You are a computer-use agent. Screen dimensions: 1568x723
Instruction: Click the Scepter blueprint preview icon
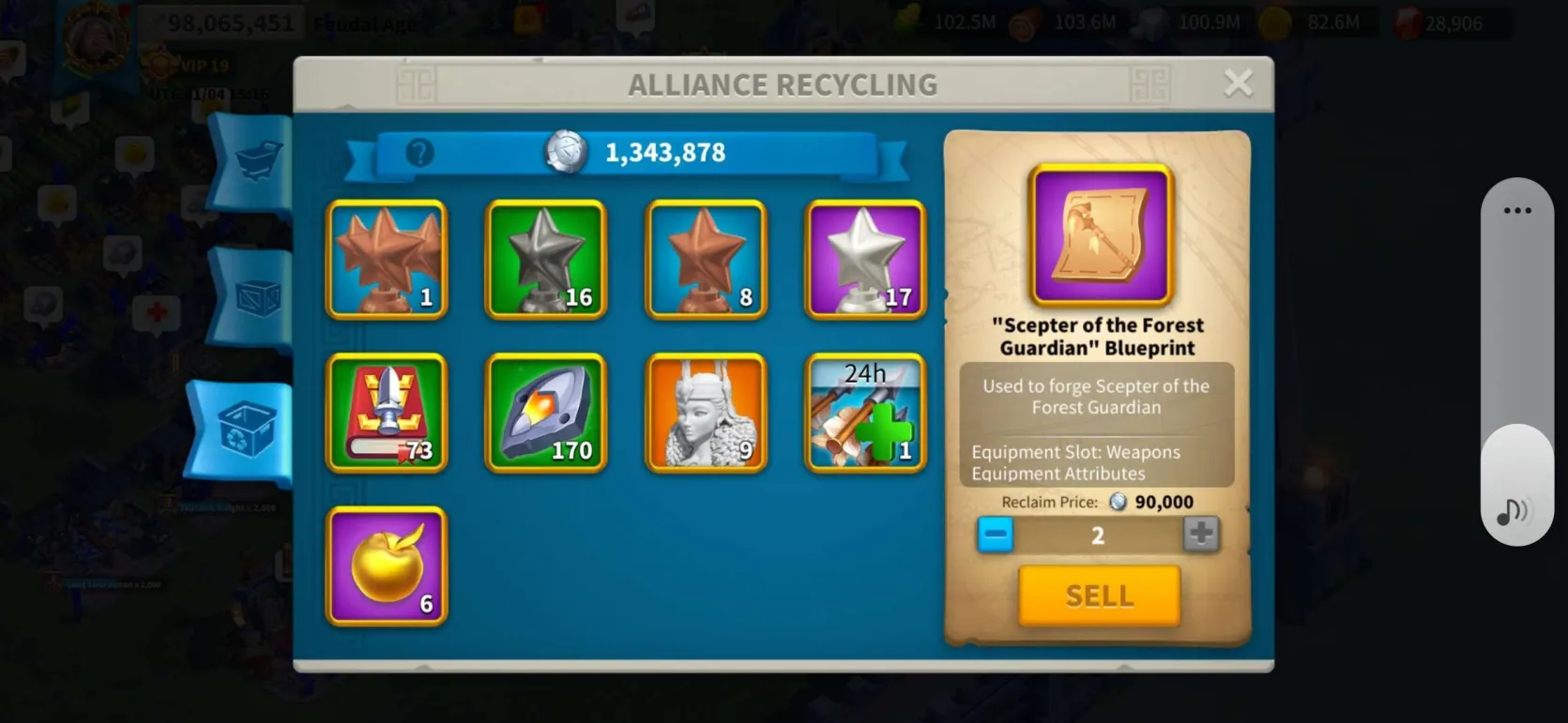(1101, 235)
